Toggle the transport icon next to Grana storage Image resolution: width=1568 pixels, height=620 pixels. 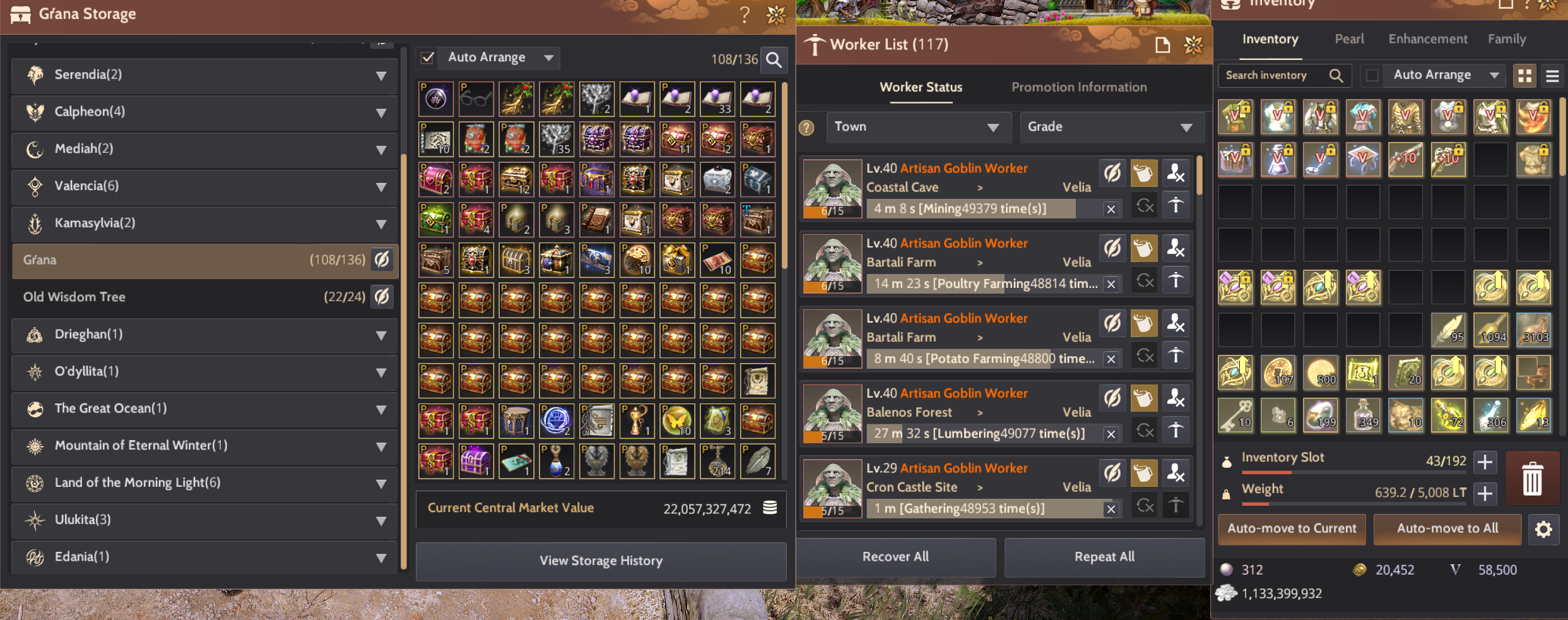point(382,259)
